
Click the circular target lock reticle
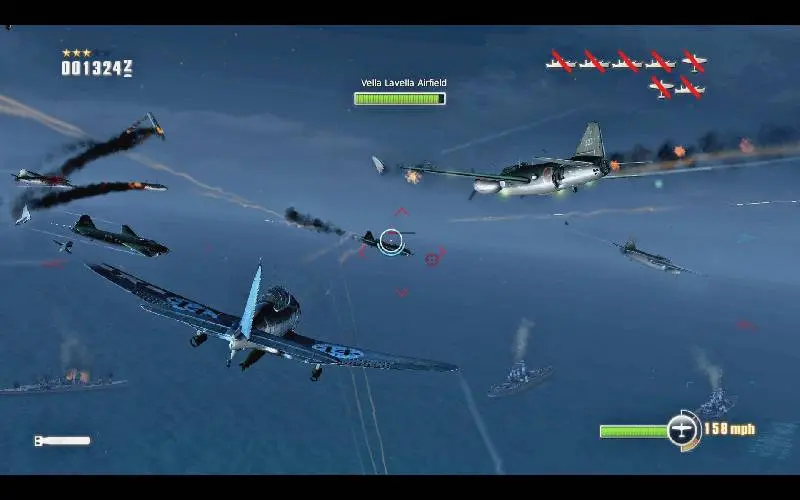pyautogui.click(x=392, y=240)
